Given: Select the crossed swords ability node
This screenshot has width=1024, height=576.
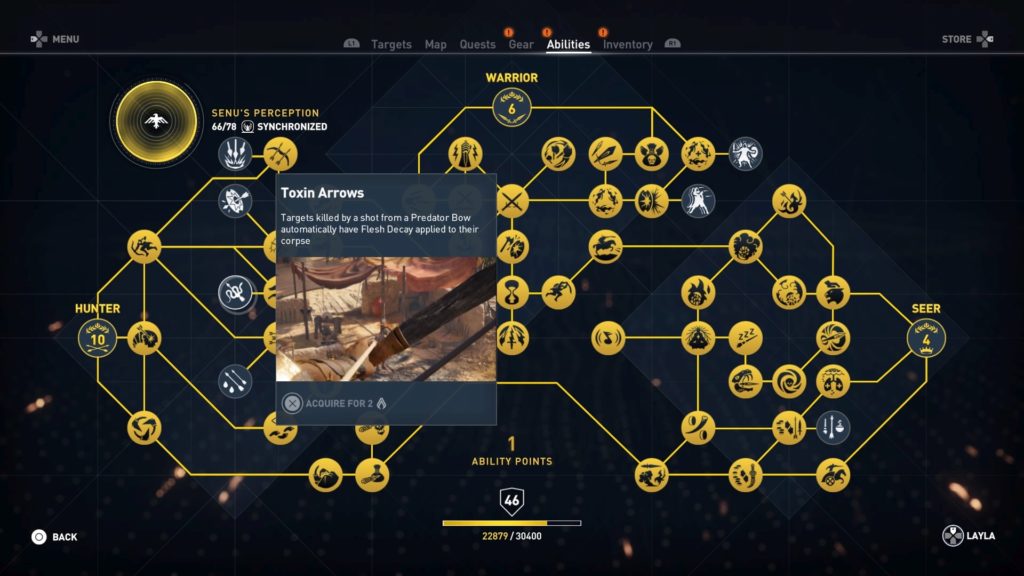Looking at the screenshot, I should point(512,200).
